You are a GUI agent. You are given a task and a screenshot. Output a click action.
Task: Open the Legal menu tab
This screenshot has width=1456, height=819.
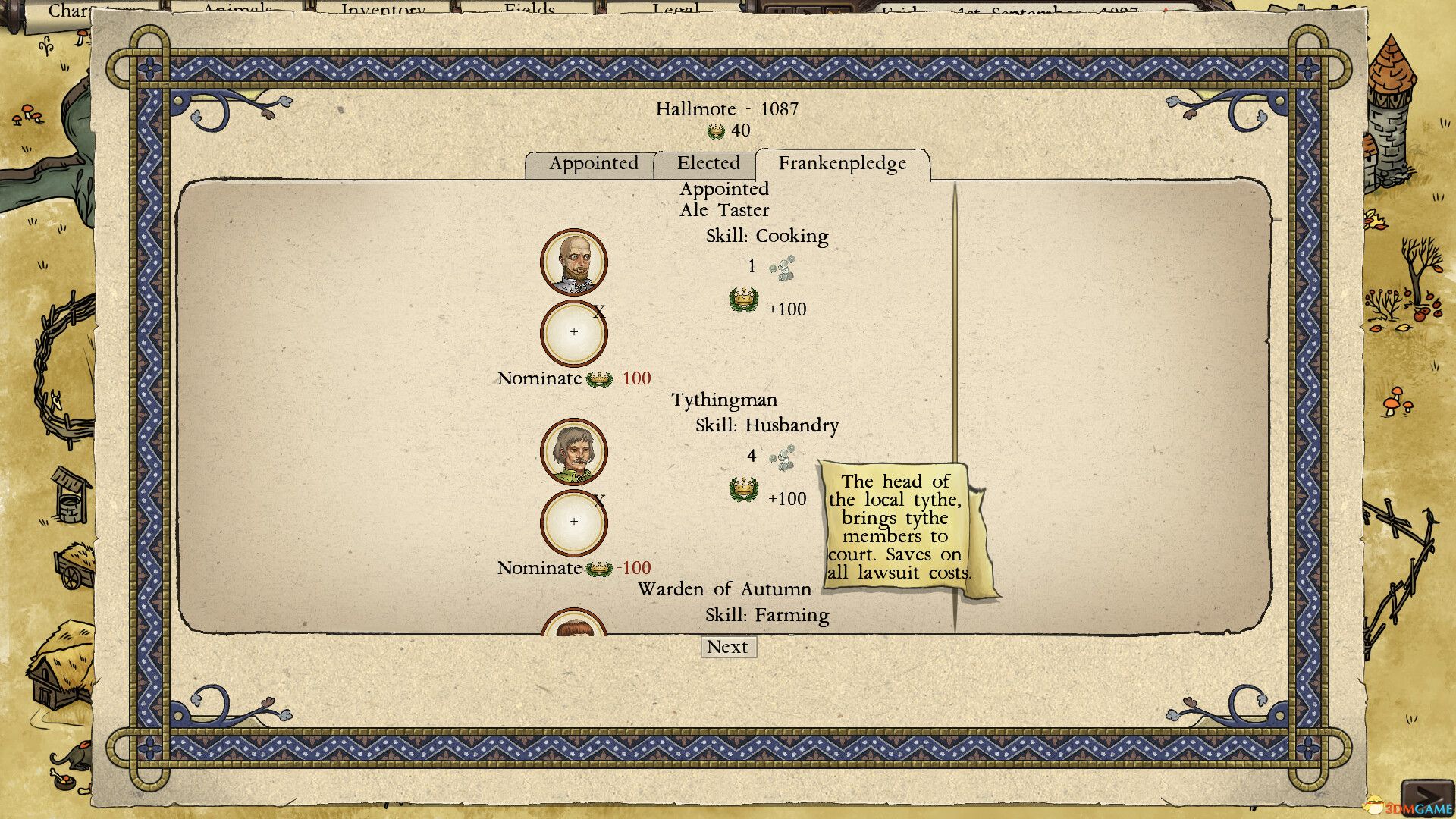[675, 9]
